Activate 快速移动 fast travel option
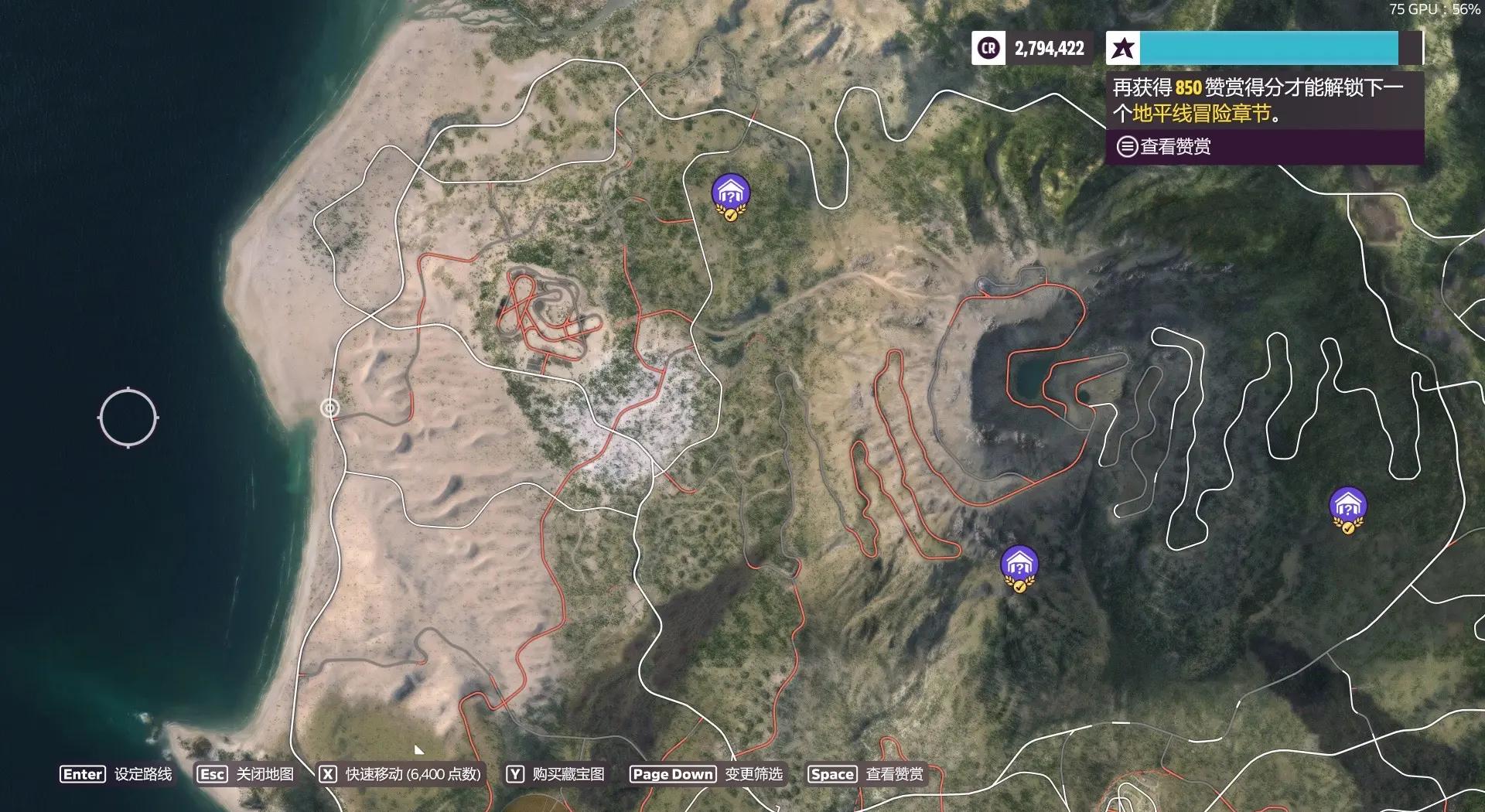This screenshot has width=1485, height=812. point(401,774)
